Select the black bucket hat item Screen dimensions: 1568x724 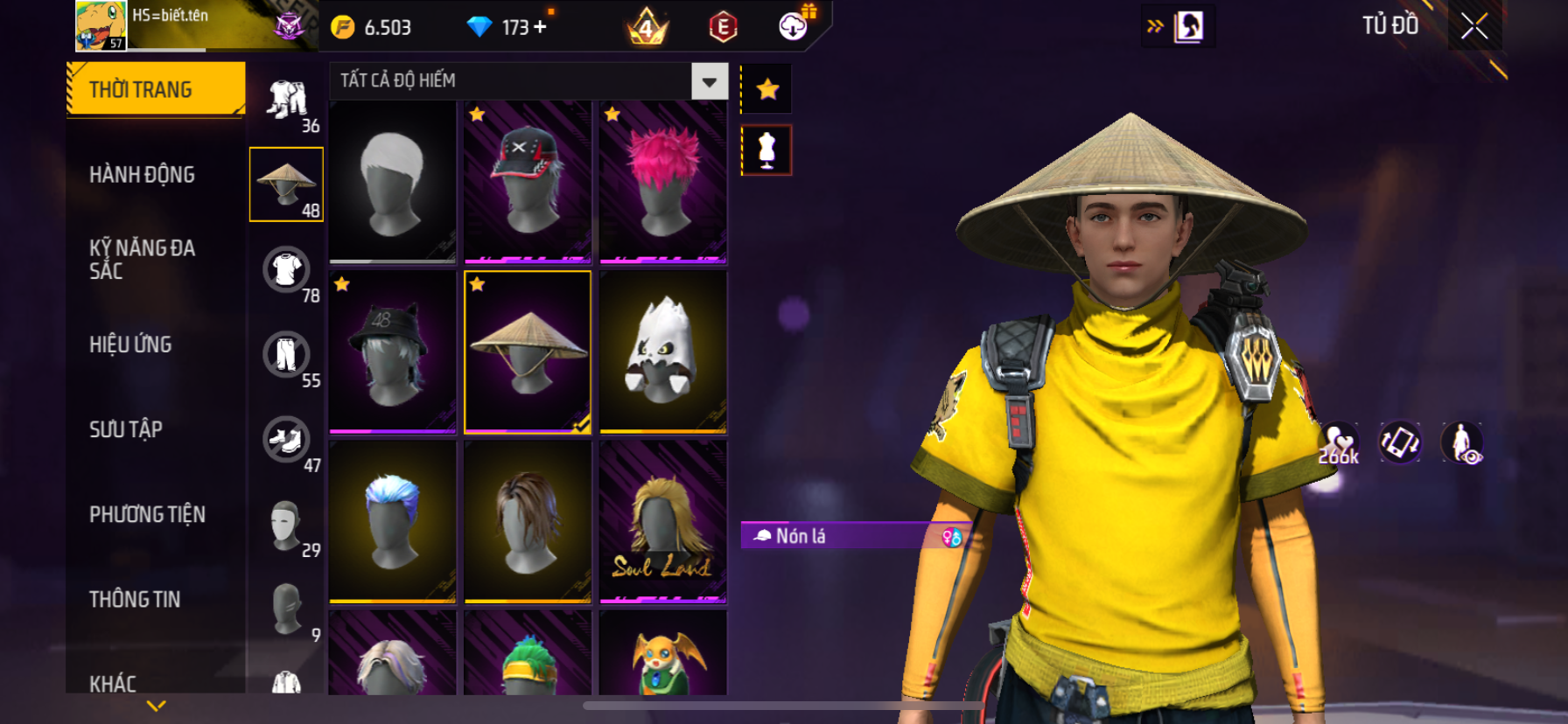tap(393, 352)
